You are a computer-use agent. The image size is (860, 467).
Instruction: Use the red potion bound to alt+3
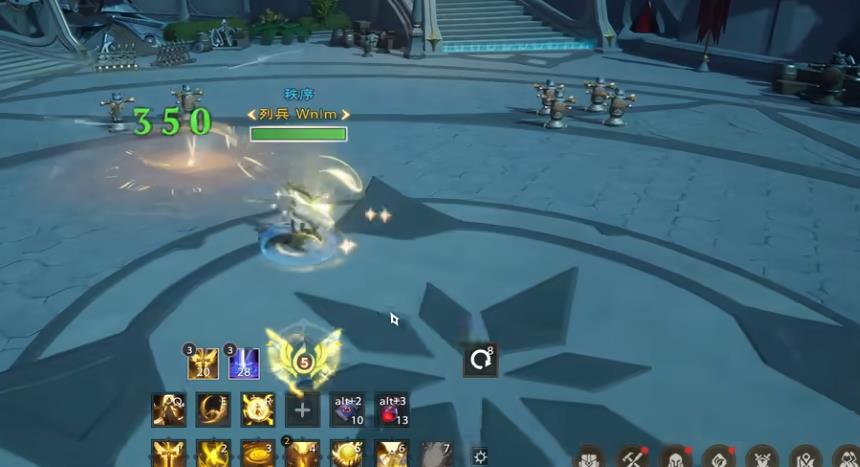[392, 409]
